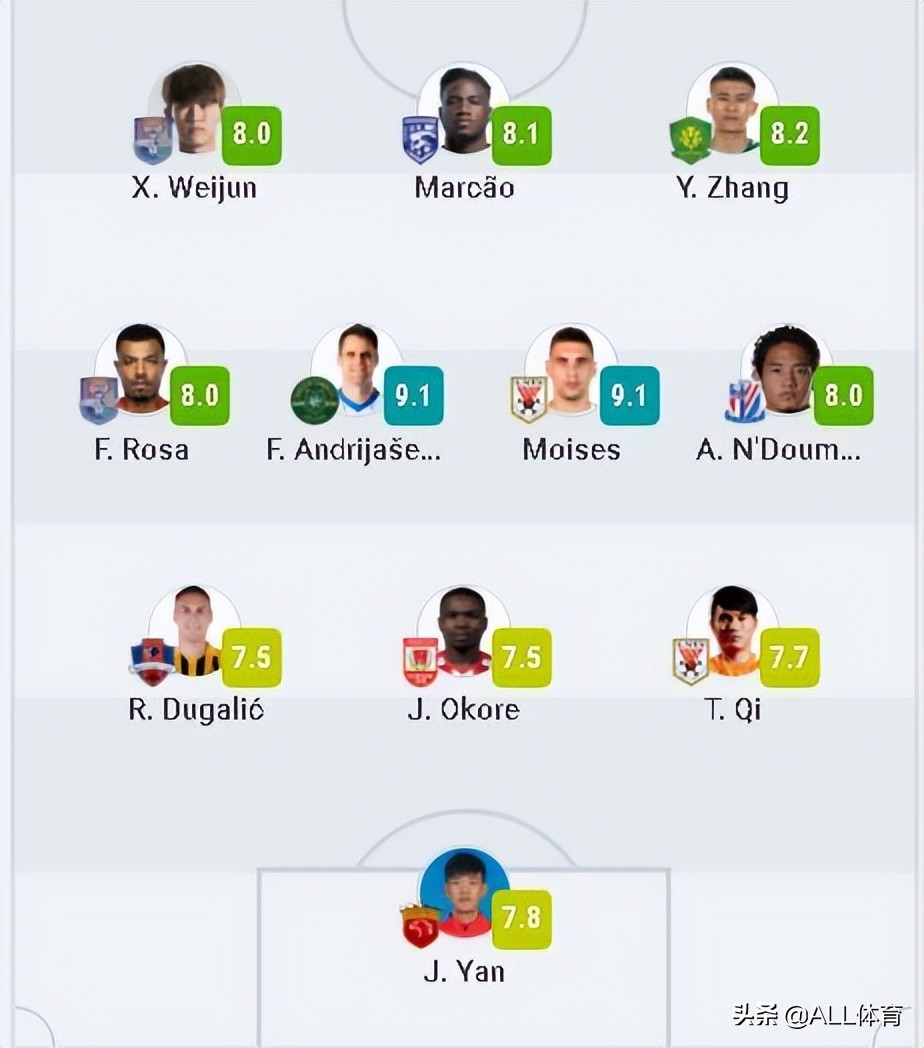Click Marcão's 8.1 rating badge
Screen dimensions: 924x1048
(x=521, y=135)
